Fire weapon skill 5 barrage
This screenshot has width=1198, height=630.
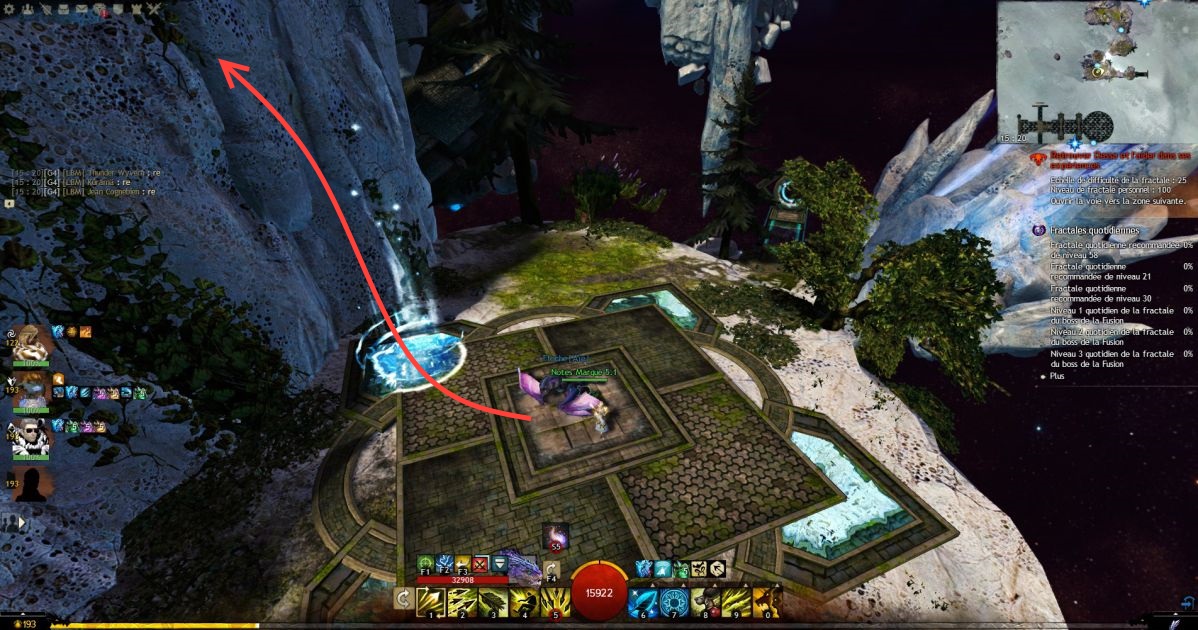(x=555, y=601)
